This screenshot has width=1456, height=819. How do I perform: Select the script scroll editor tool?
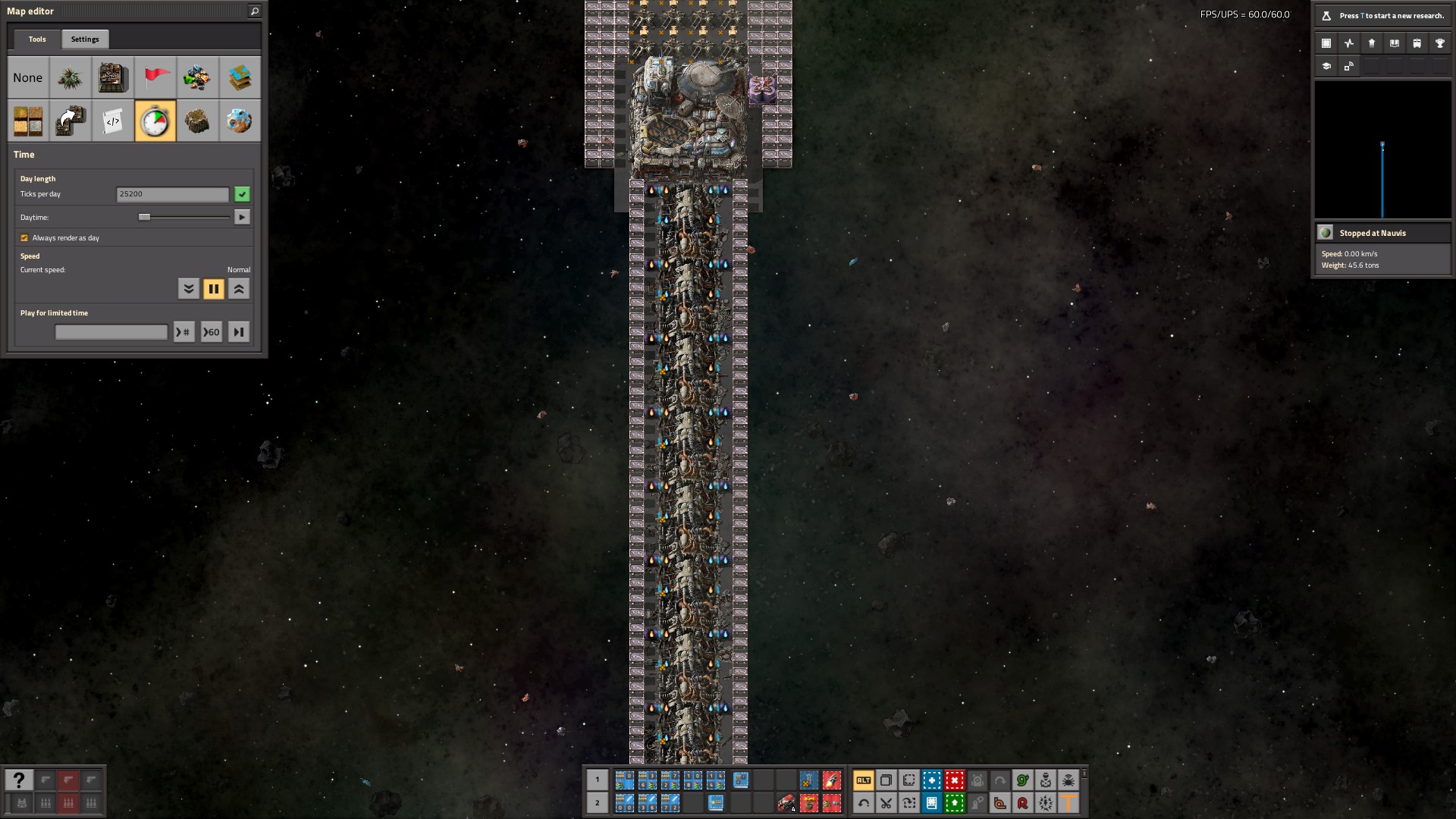113,121
